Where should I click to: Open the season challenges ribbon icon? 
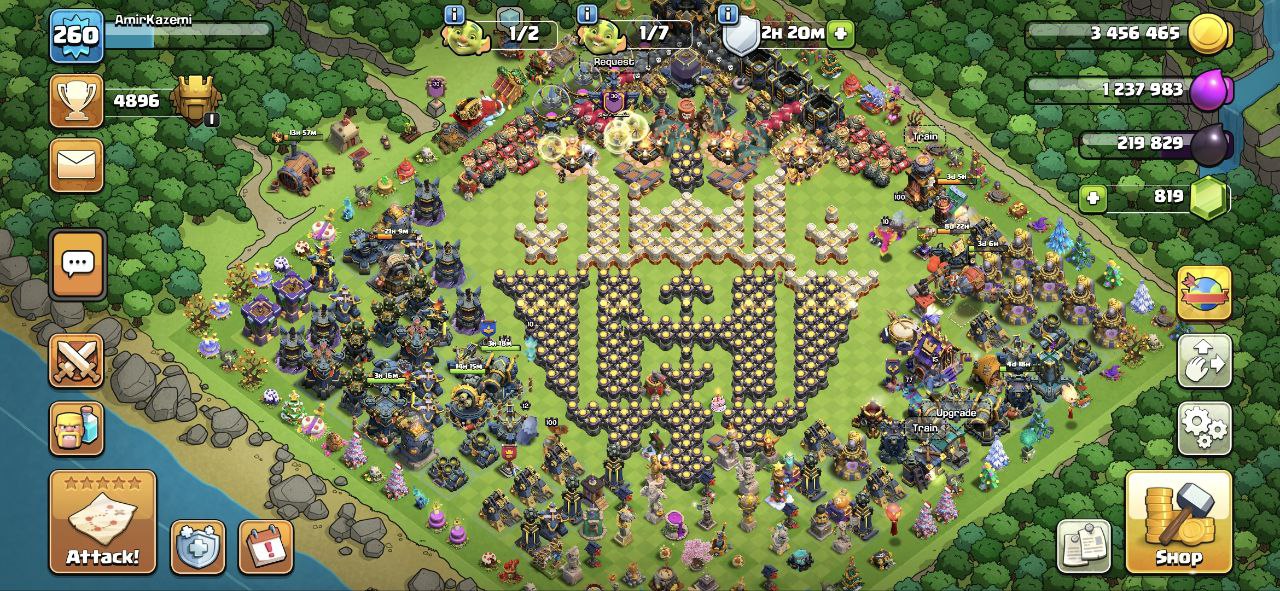pyautogui.click(x=1204, y=294)
